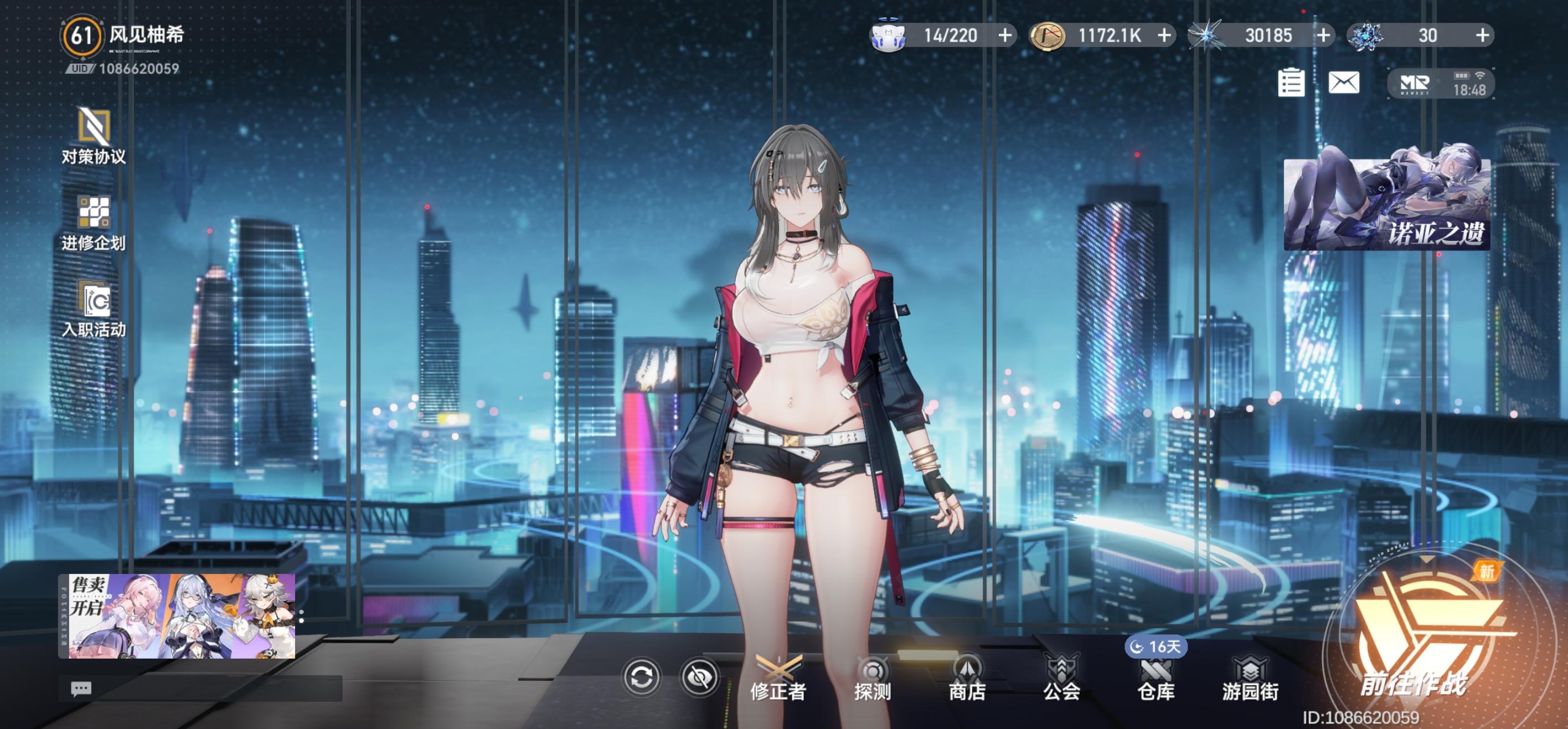Open 进修企划 training plan
This screenshot has width=1568, height=729.
94,223
